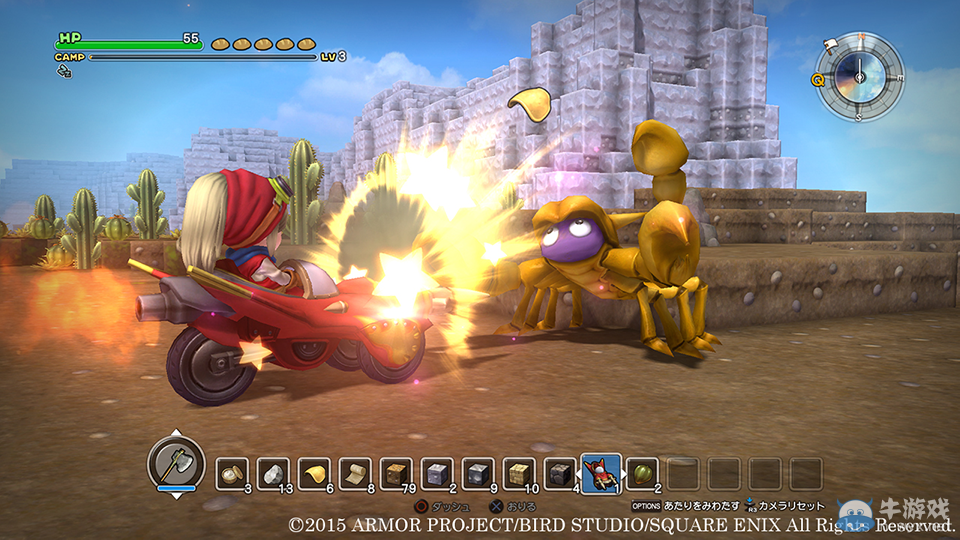Select the equipped axe weapon icon
The height and width of the screenshot is (540, 960).
click(176, 463)
